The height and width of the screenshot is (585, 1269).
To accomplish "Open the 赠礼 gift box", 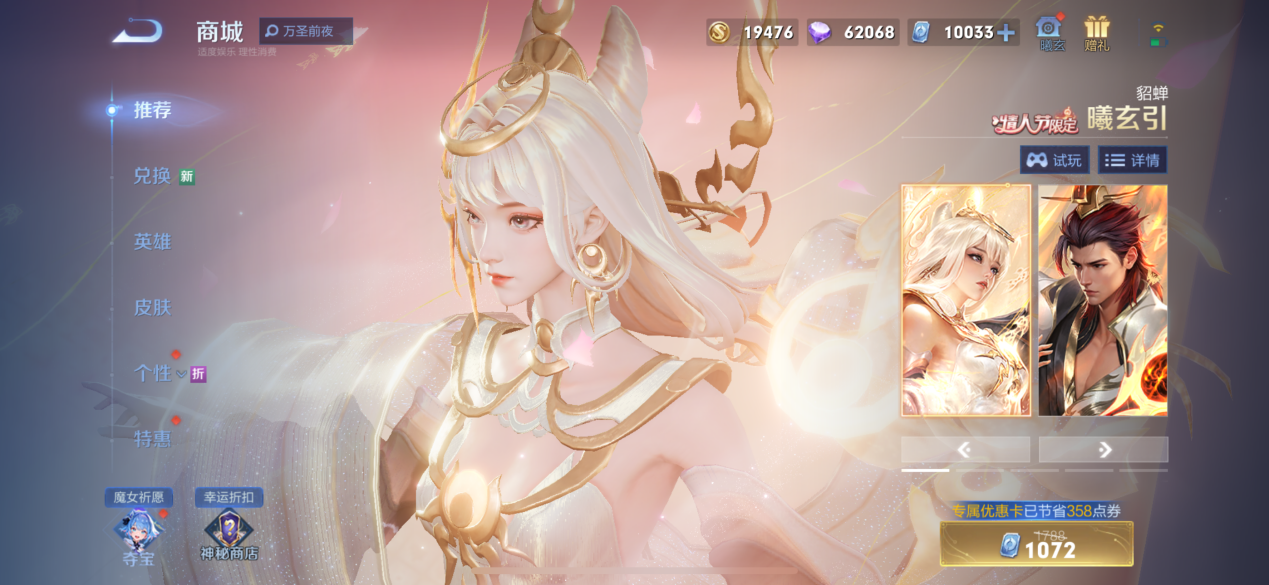I will pyautogui.click(x=1097, y=32).
